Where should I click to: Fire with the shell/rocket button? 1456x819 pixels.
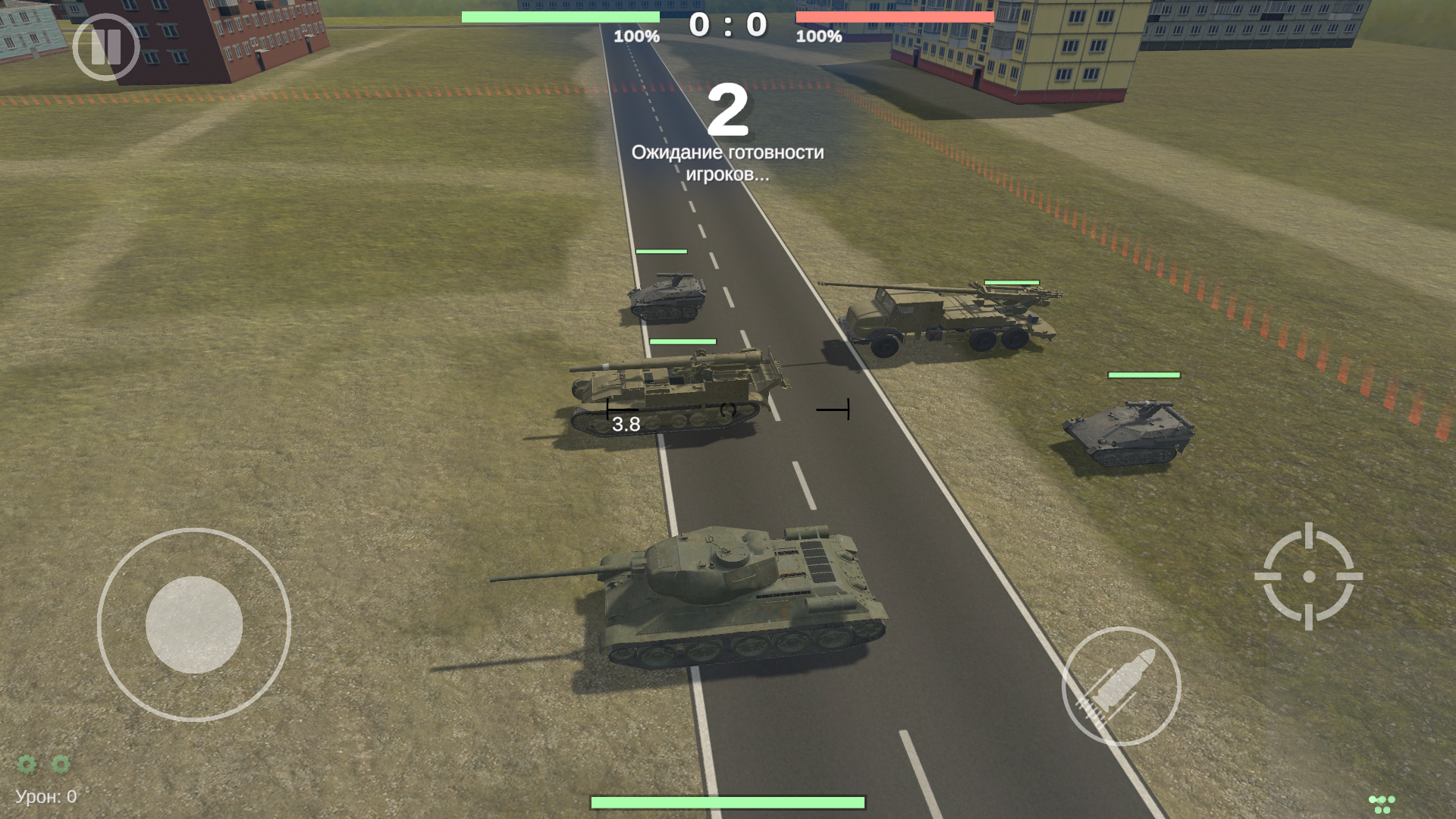pyautogui.click(x=1120, y=689)
